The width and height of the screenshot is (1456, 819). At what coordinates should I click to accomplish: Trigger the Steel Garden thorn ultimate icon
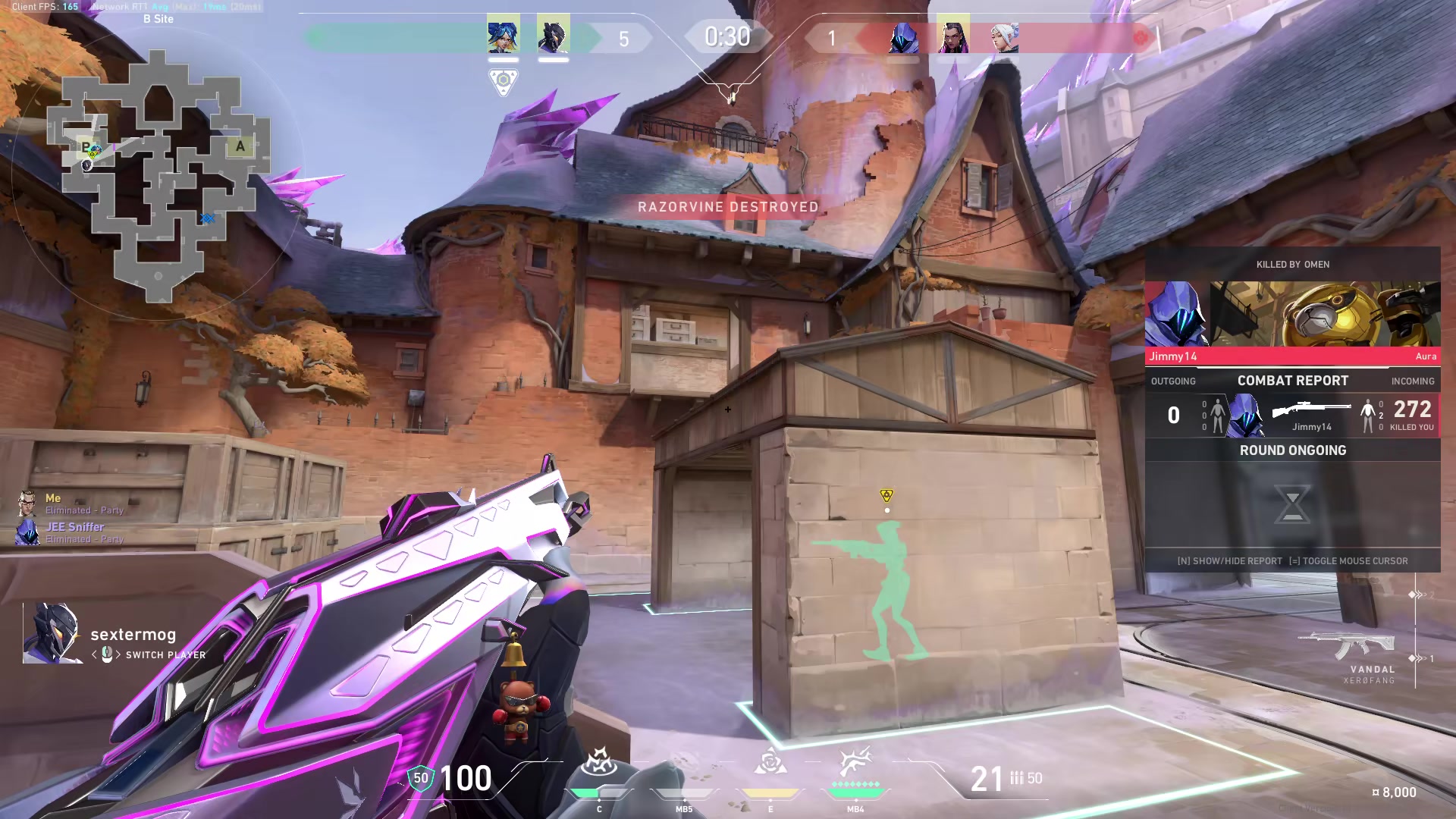tap(855, 762)
